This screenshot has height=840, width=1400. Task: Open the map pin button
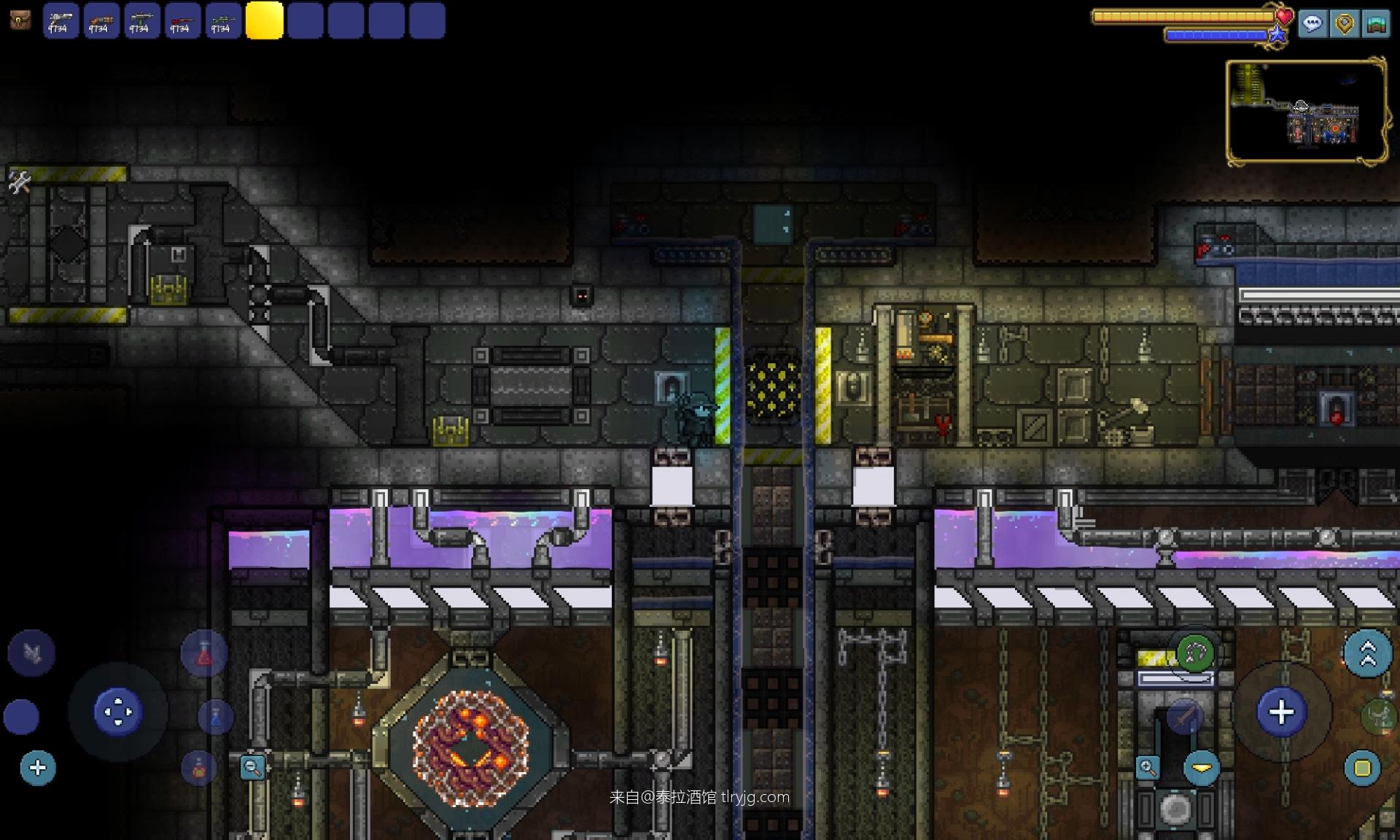click(x=1345, y=23)
